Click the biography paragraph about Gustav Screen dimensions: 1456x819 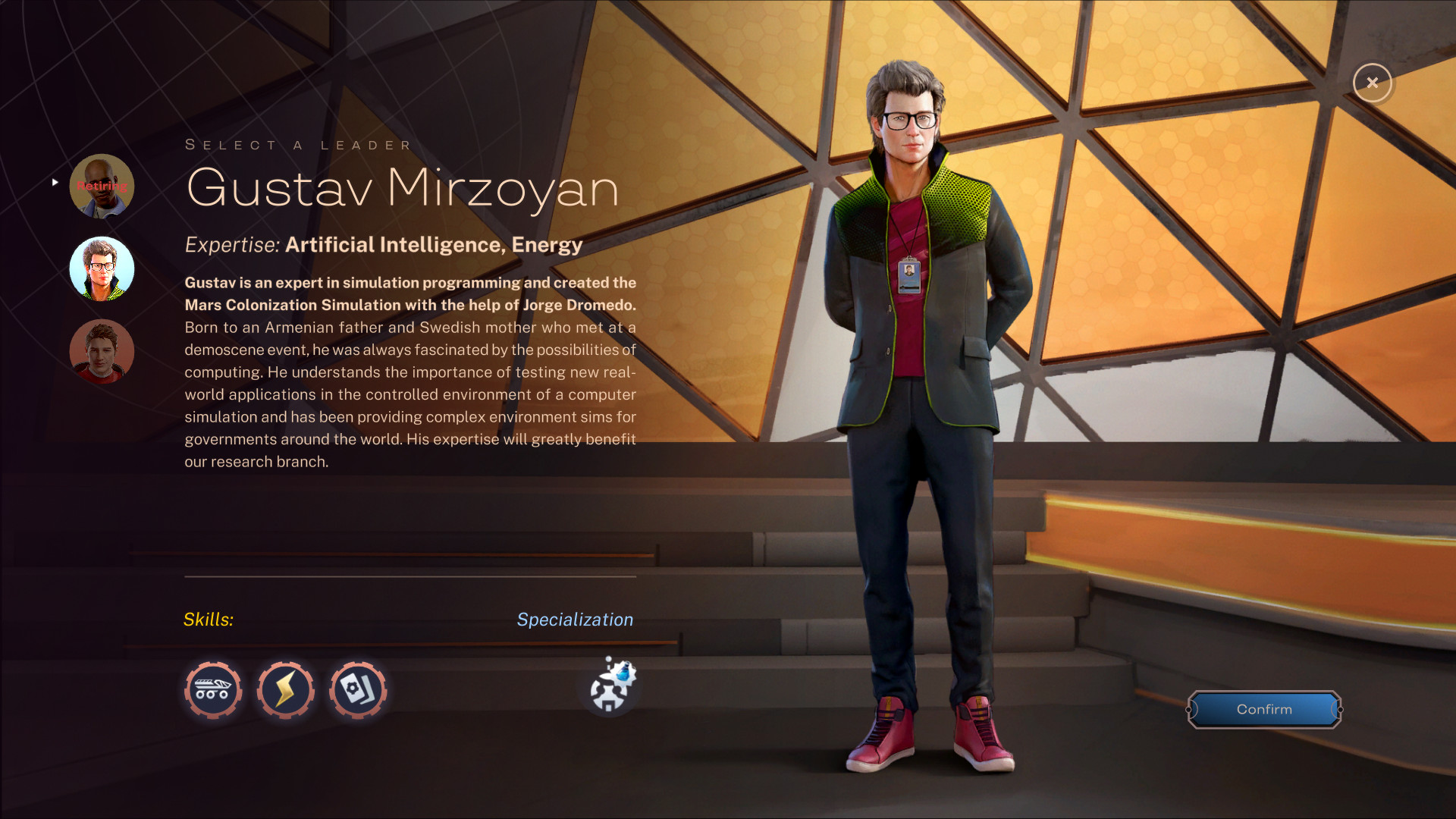[x=409, y=372]
